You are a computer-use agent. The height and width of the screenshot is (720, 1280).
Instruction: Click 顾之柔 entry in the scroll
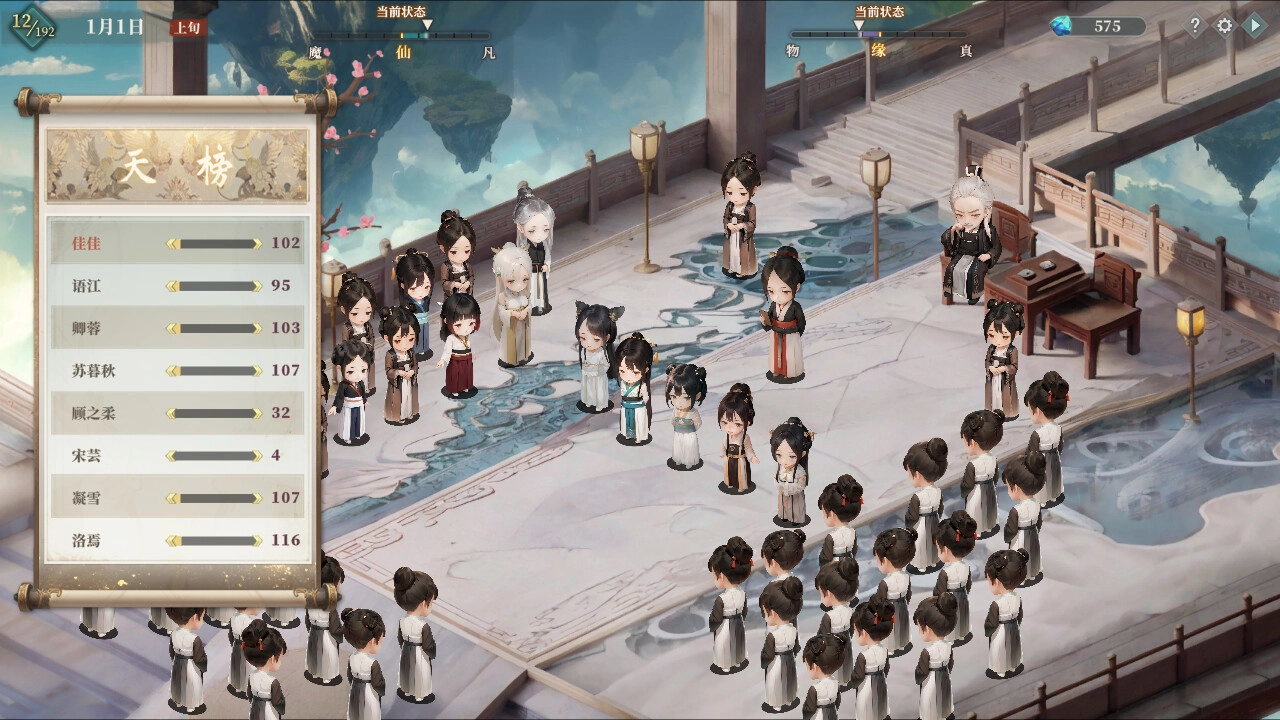point(177,413)
